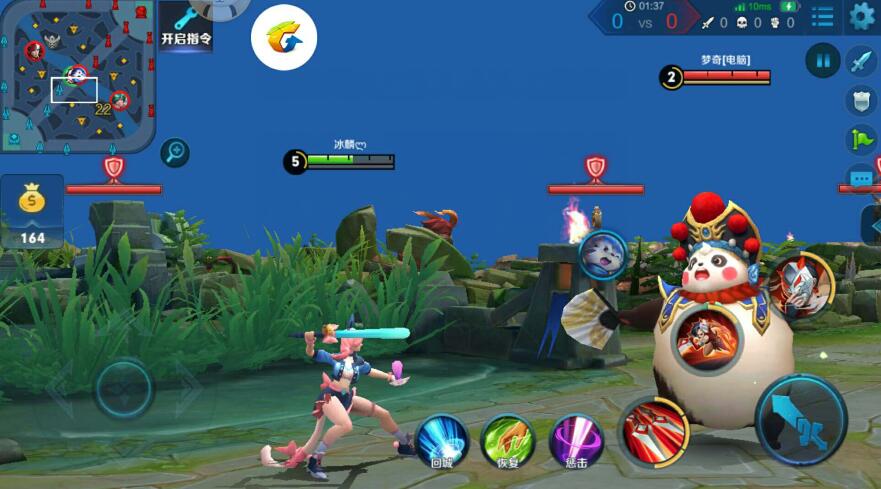The width and height of the screenshot is (881, 489).
Task: Open the chat message bubble
Action: tap(862, 179)
